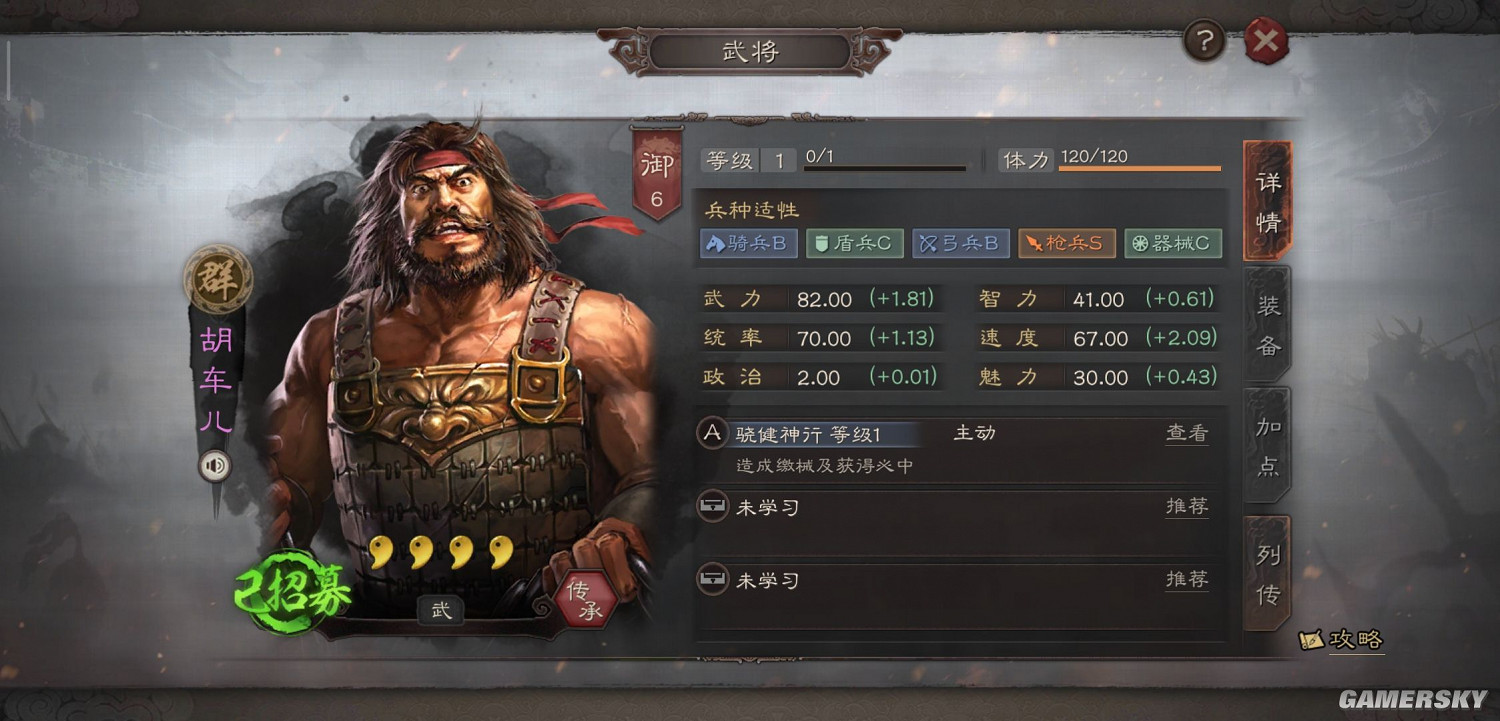
Task: Select the 盾兵C shield troop icon
Action: pos(854,243)
